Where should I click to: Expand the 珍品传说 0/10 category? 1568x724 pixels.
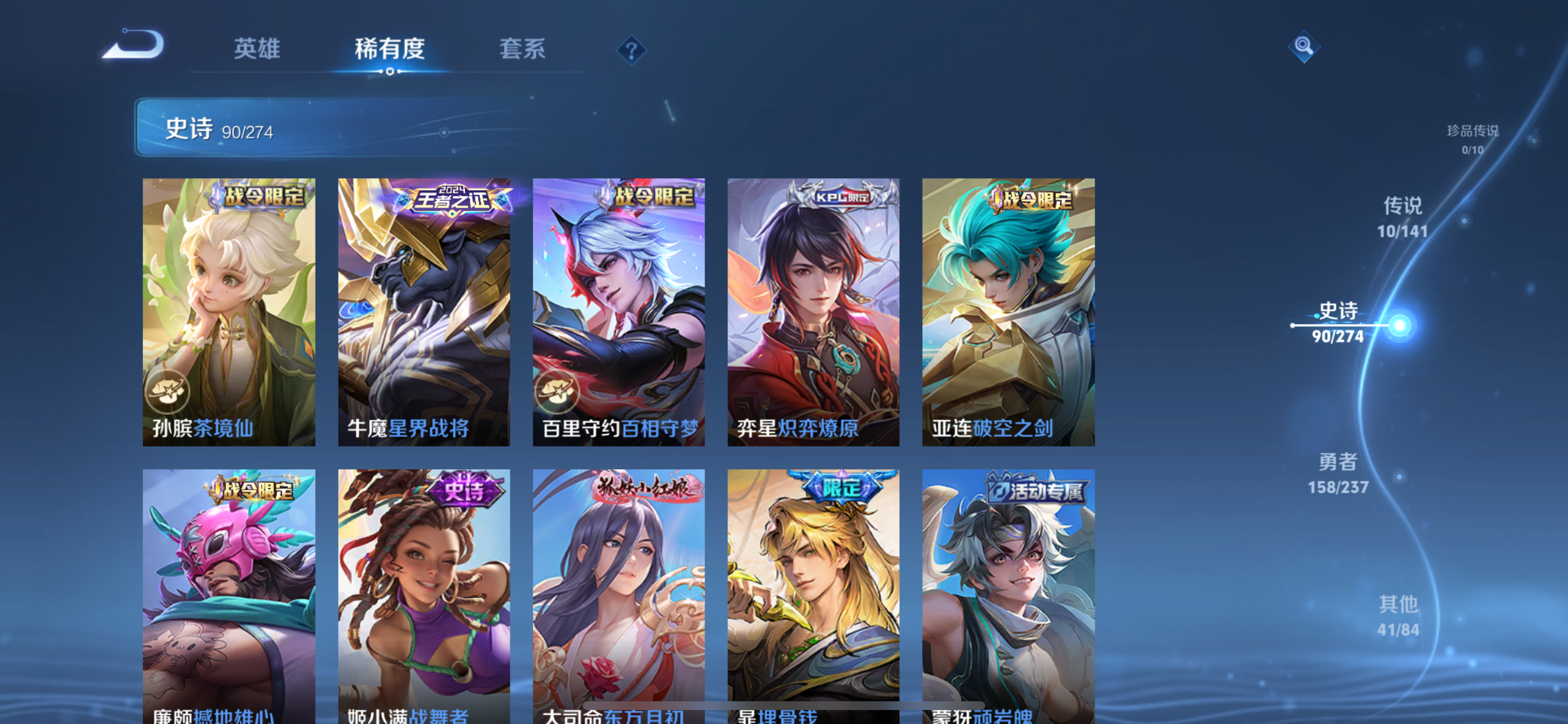click(1472, 140)
